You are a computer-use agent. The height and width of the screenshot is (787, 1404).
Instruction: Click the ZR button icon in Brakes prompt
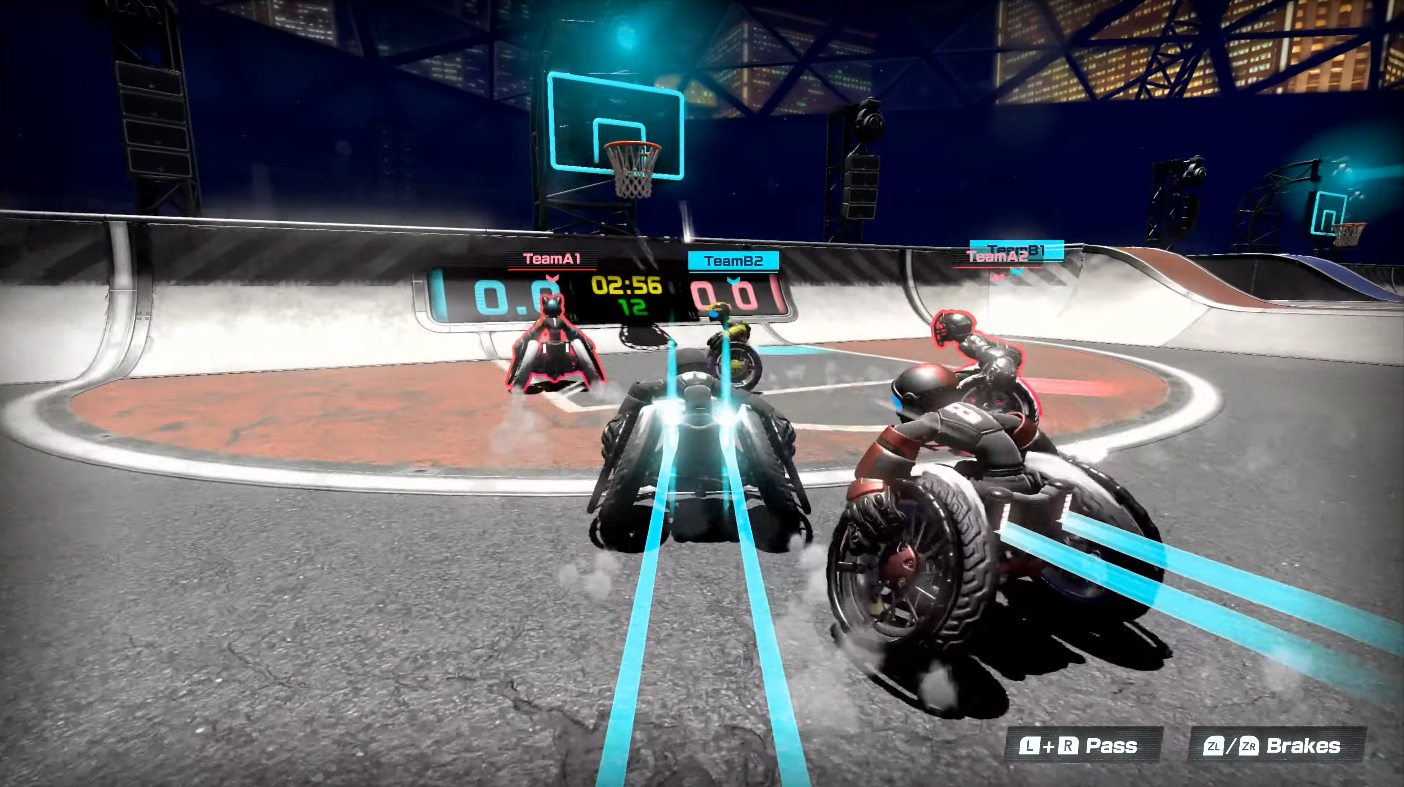pos(1249,746)
